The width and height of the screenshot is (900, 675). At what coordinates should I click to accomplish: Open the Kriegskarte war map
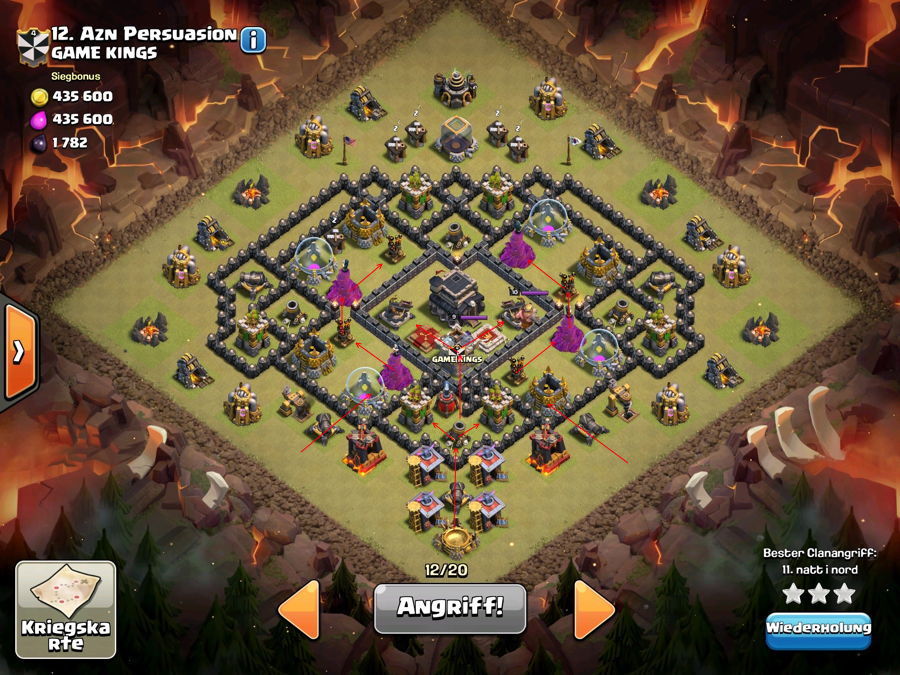click(66, 609)
